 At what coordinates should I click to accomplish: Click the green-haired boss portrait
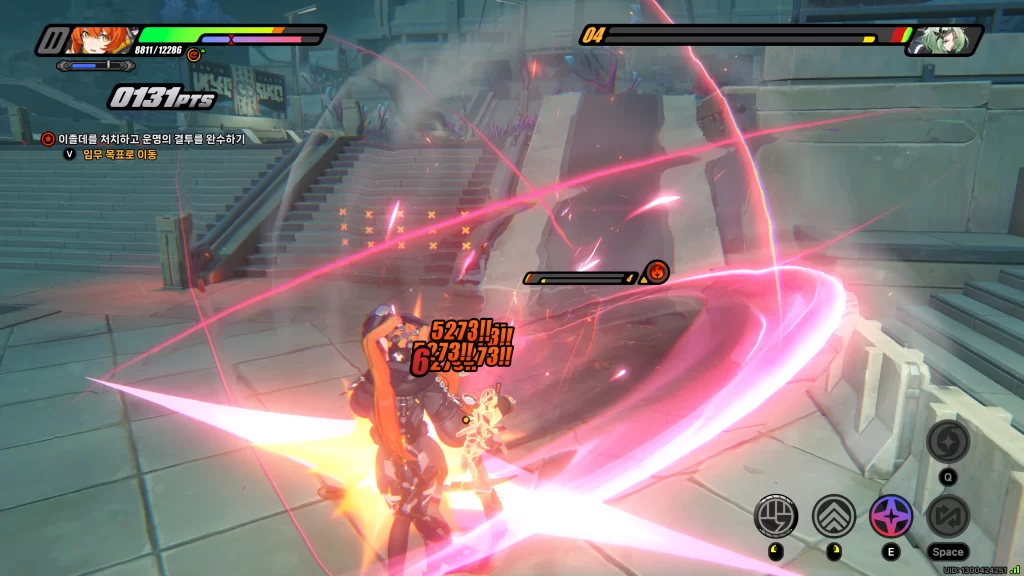click(938, 40)
